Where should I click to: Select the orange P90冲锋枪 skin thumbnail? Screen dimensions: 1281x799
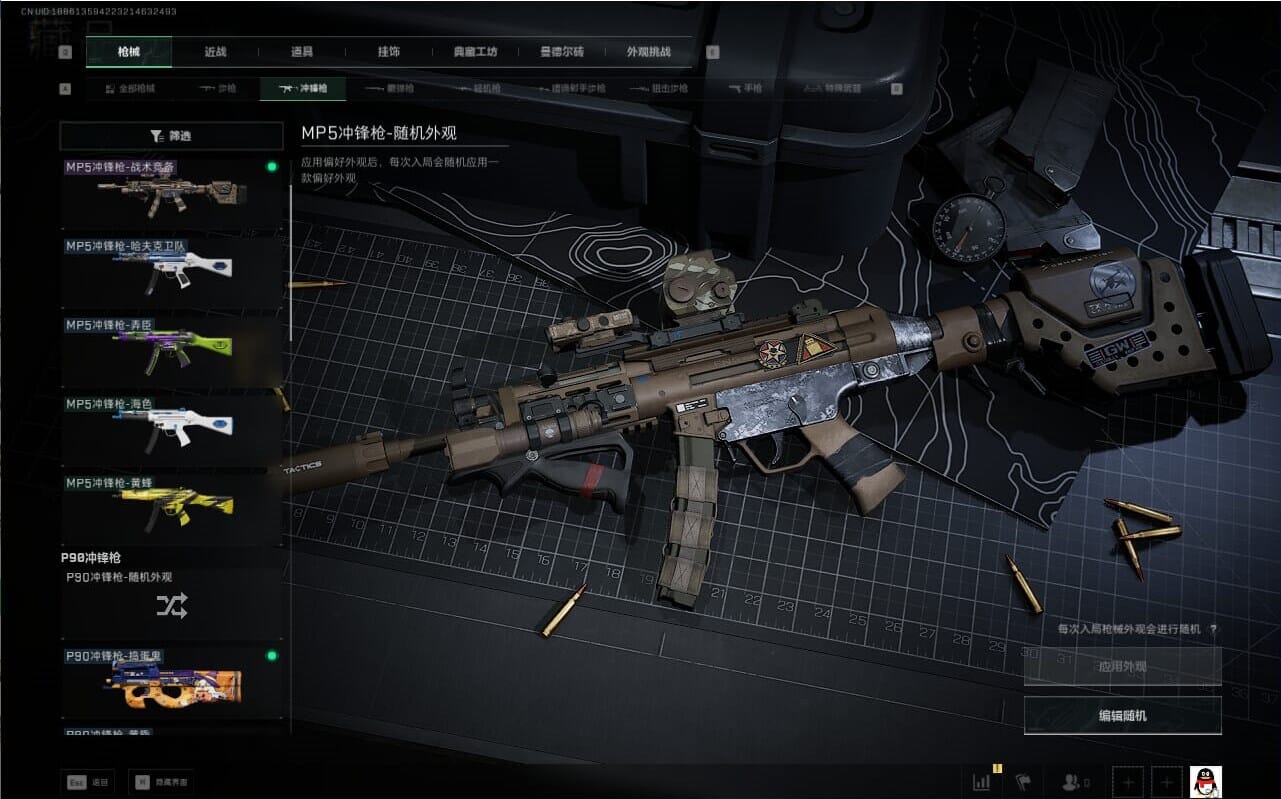click(x=171, y=684)
